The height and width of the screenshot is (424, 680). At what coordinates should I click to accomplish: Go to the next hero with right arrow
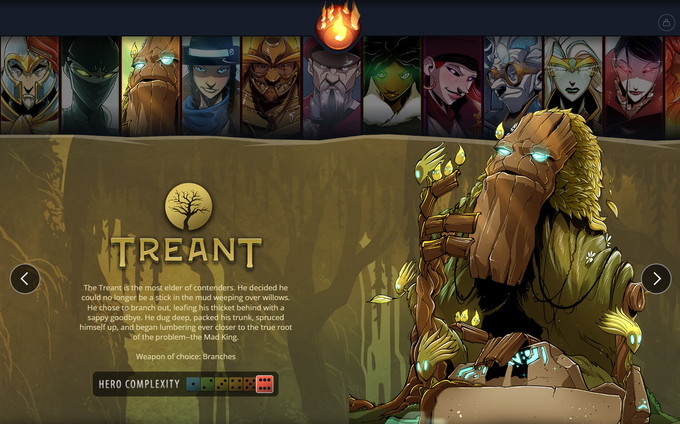(x=656, y=279)
